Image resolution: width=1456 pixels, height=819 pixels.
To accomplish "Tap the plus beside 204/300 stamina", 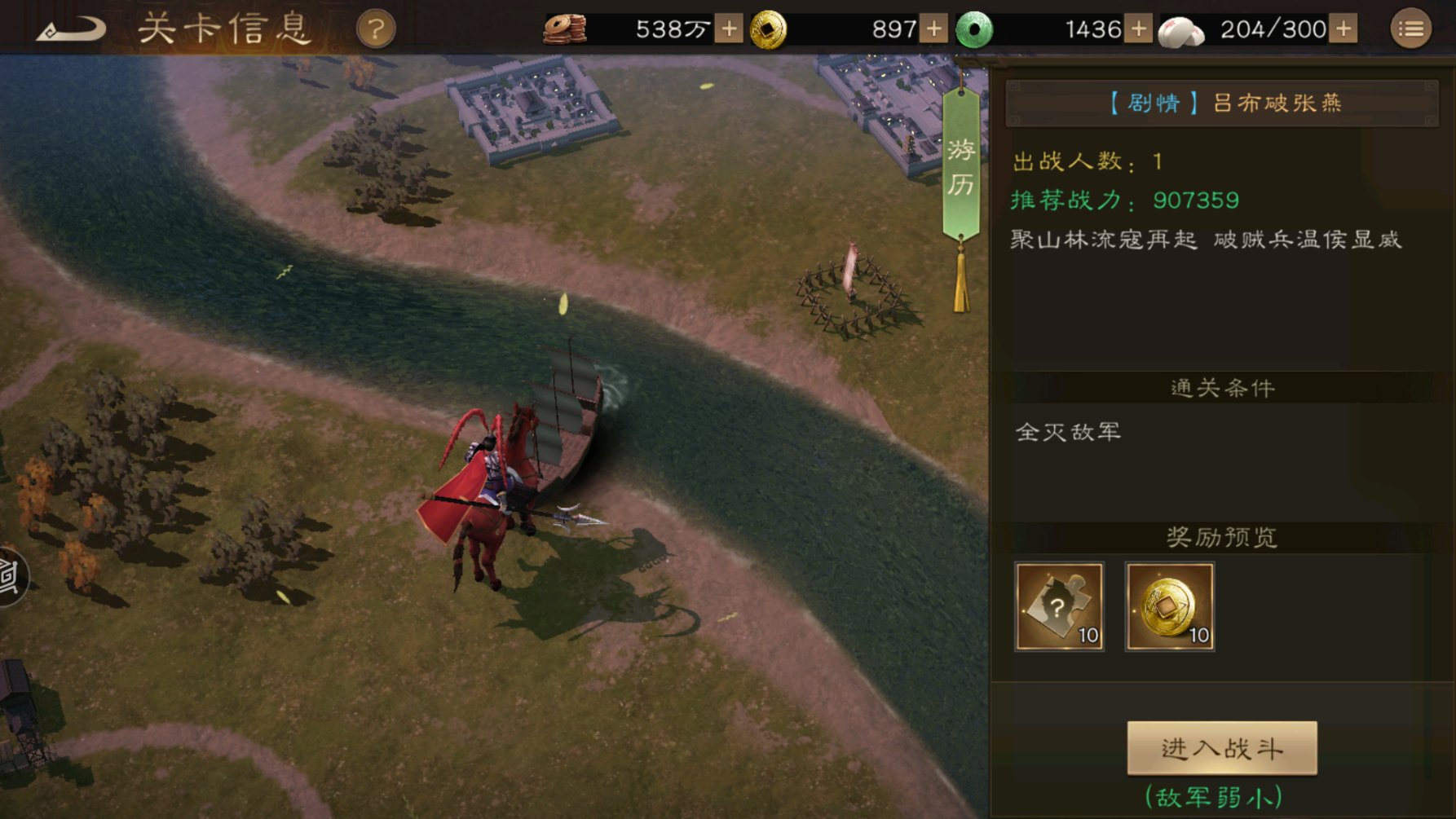I will tap(1343, 29).
